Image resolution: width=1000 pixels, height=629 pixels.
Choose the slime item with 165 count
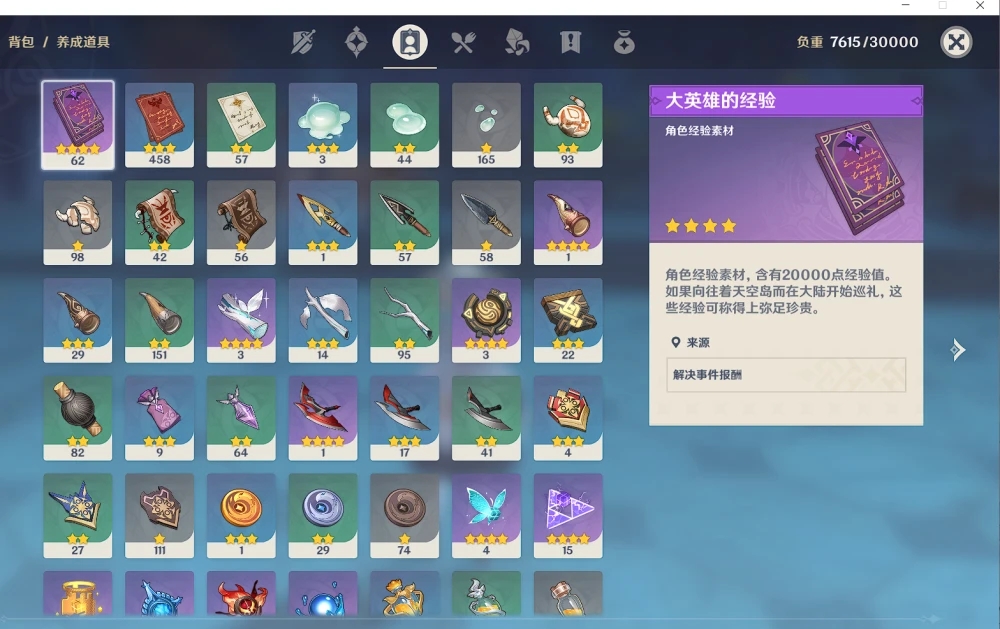pos(486,124)
